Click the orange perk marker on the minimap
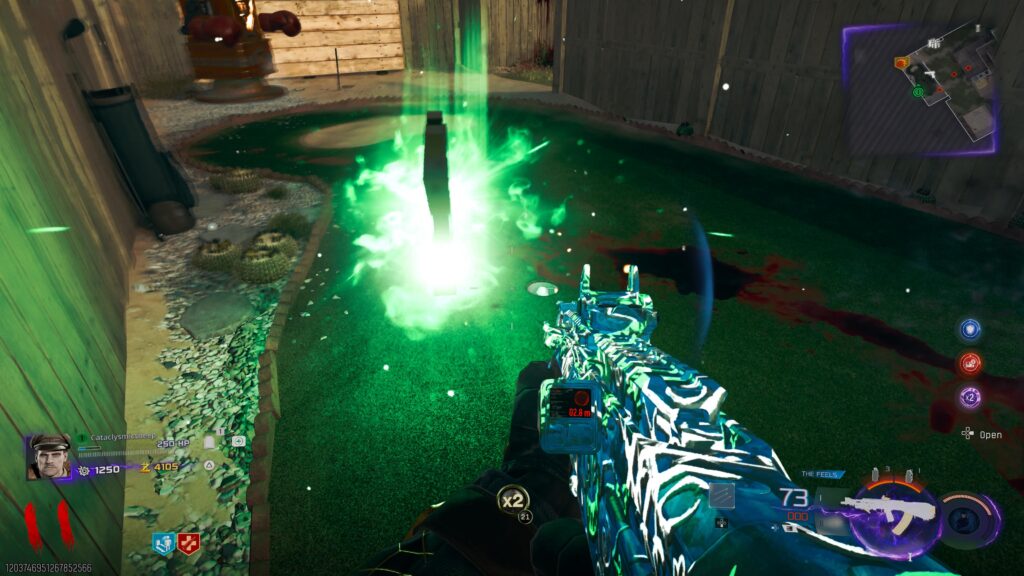The image size is (1024, 576). (x=900, y=63)
